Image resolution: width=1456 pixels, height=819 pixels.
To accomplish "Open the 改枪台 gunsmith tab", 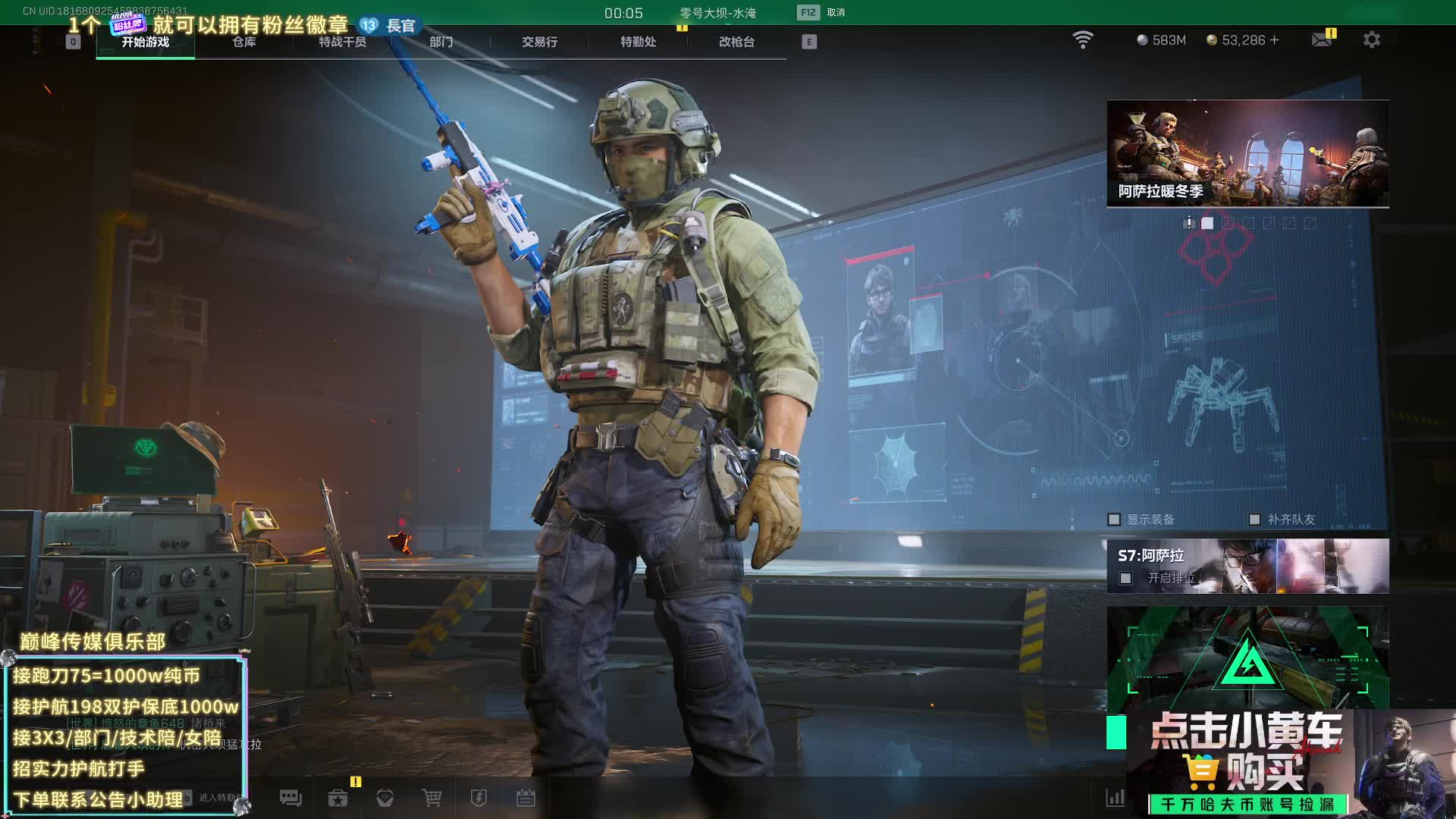I will click(x=736, y=42).
